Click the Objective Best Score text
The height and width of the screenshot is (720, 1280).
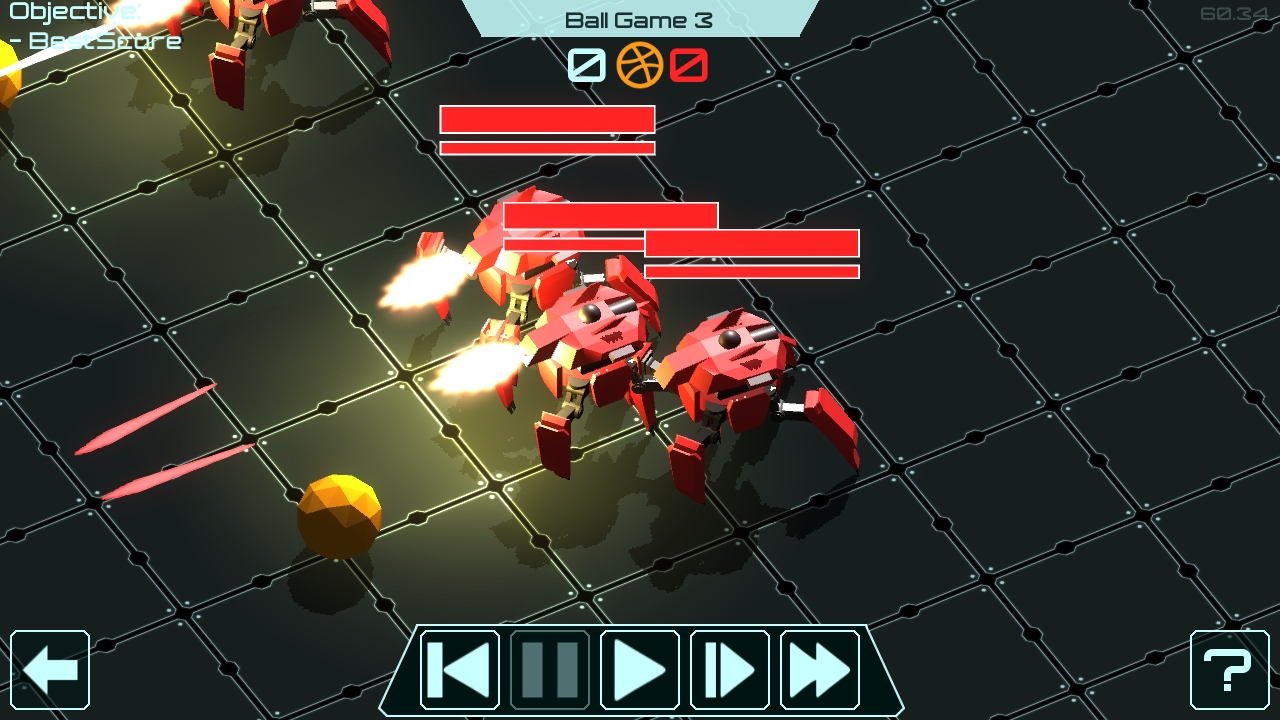90,27
